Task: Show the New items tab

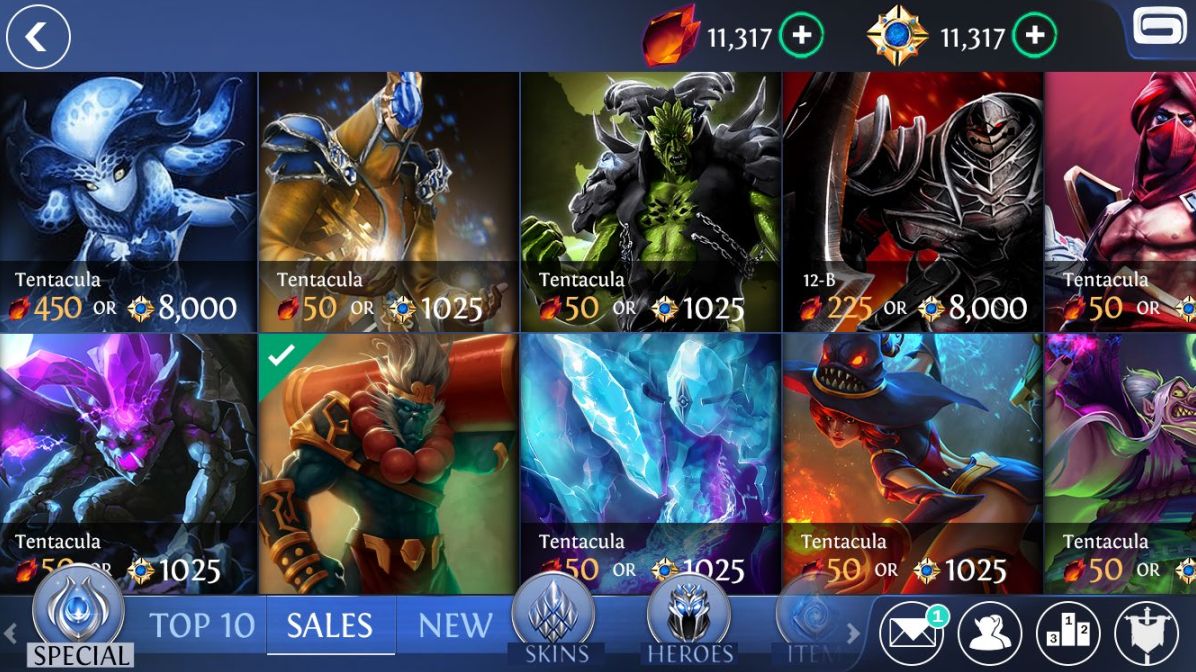Action: pos(455,626)
